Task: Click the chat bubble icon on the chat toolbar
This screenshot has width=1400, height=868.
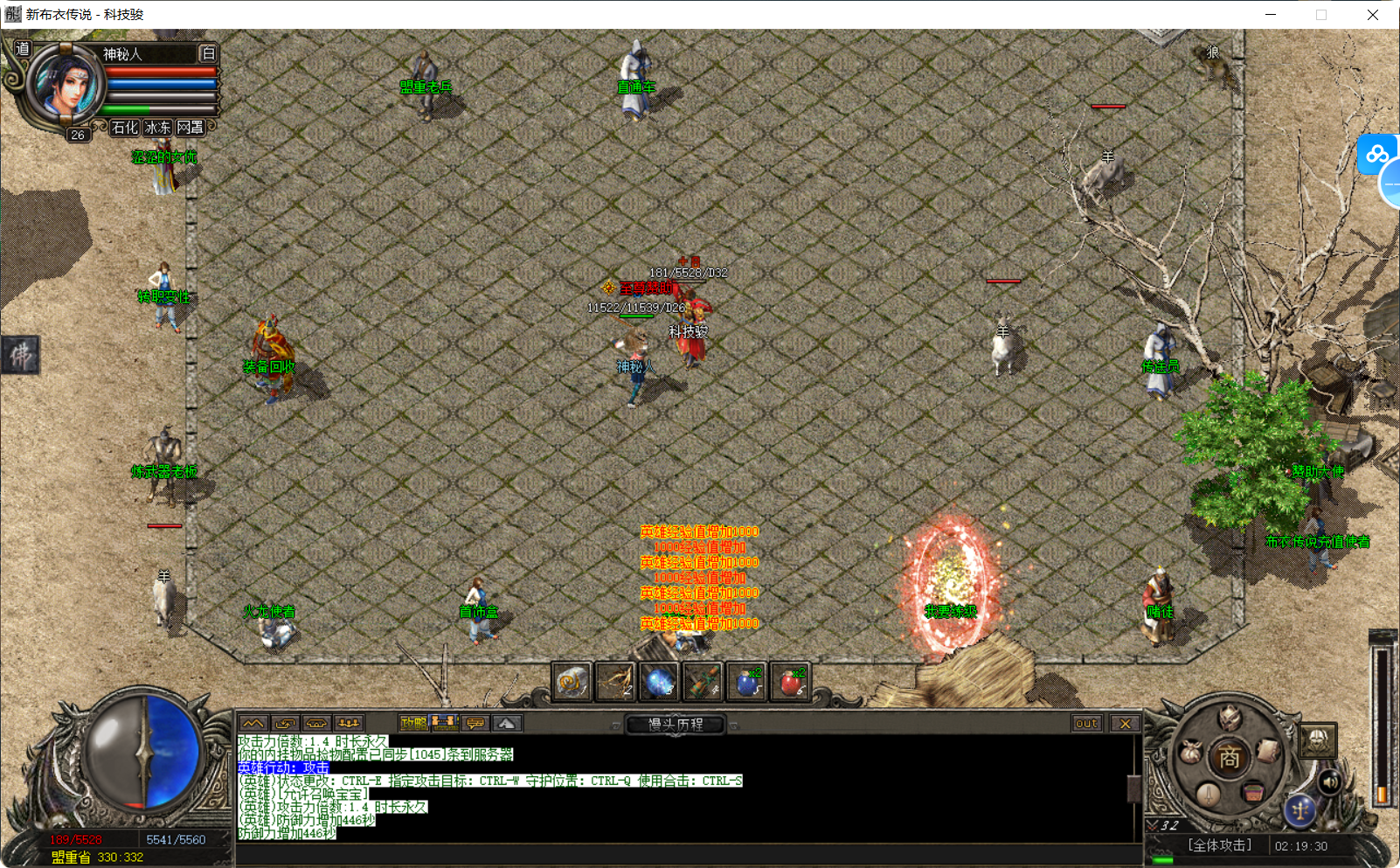Action: click(x=474, y=723)
